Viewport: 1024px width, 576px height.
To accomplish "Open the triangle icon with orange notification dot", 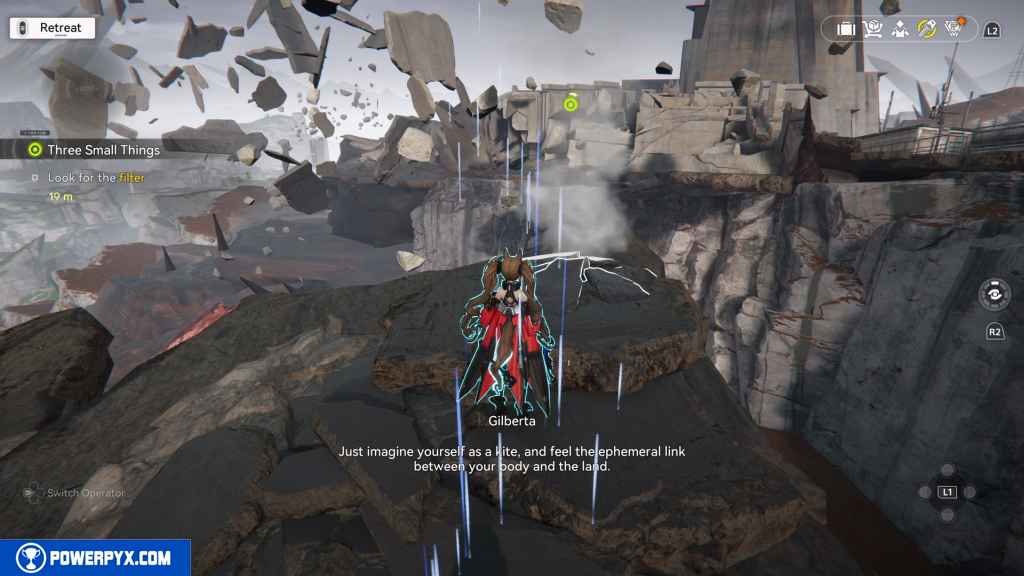I will tap(953, 28).
